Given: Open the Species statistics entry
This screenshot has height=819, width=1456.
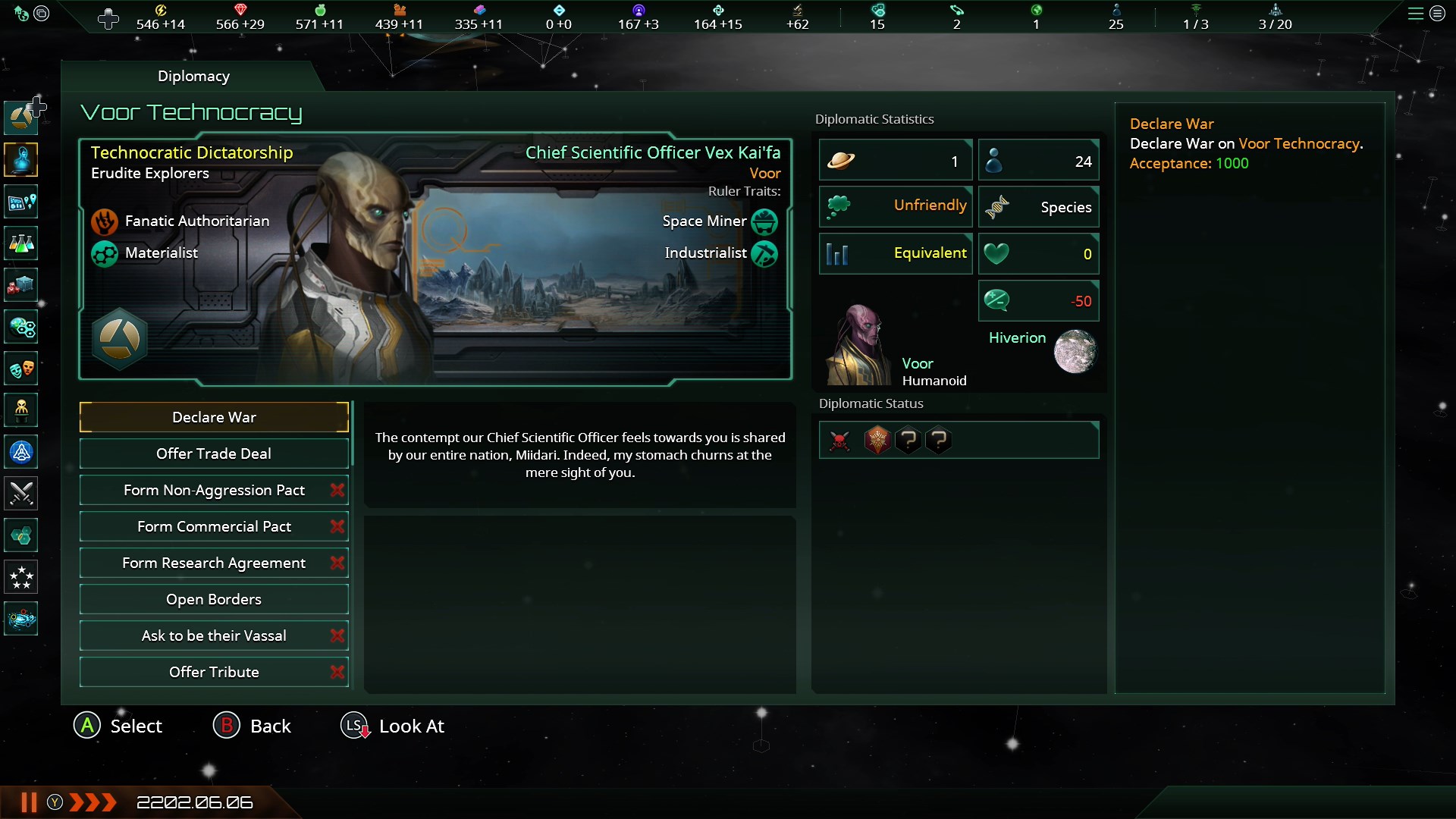Looking at the screenshot, I should click(1038, 207).
